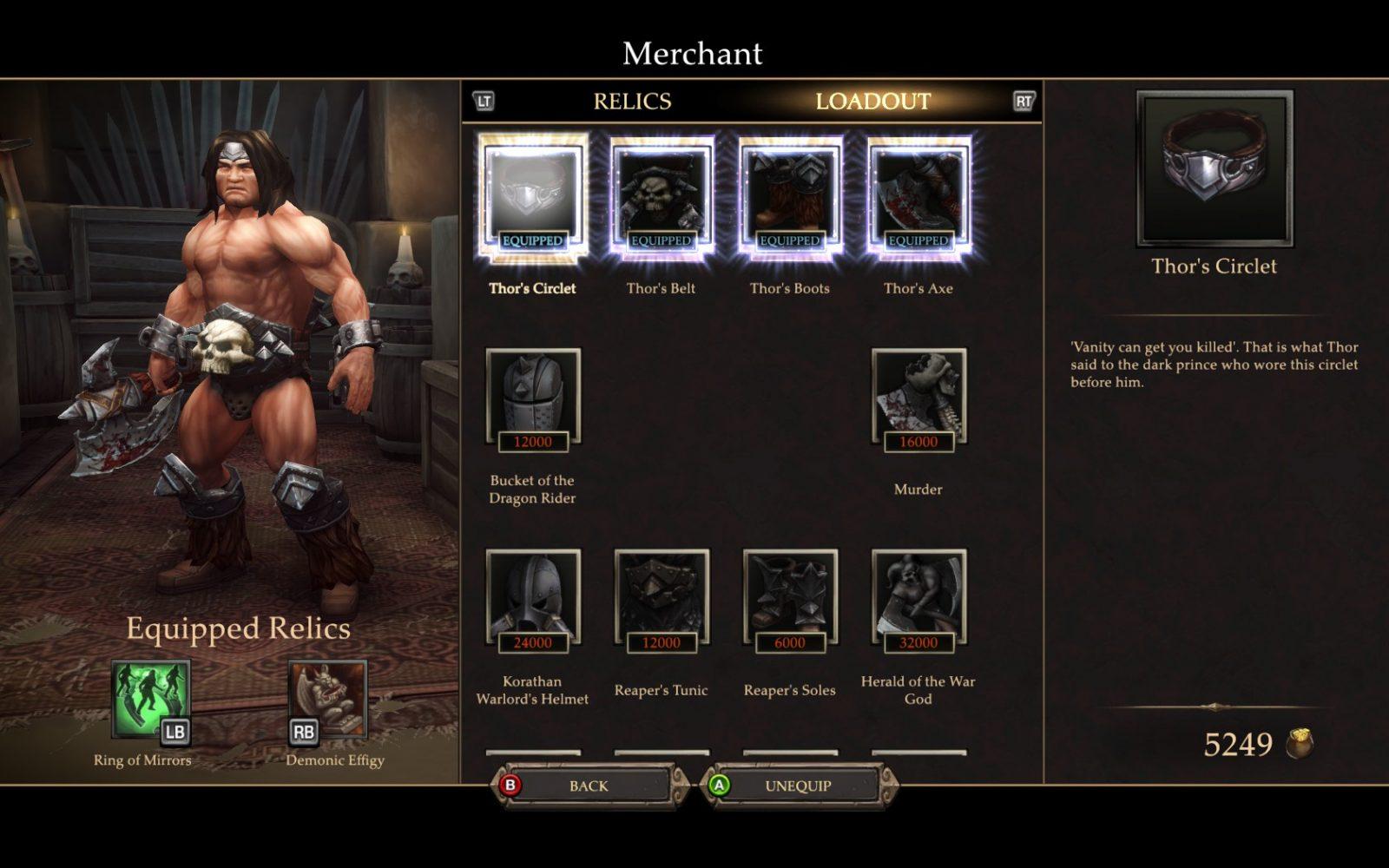Unequip the selected item

pyautogui.click(x=796, y=786)
